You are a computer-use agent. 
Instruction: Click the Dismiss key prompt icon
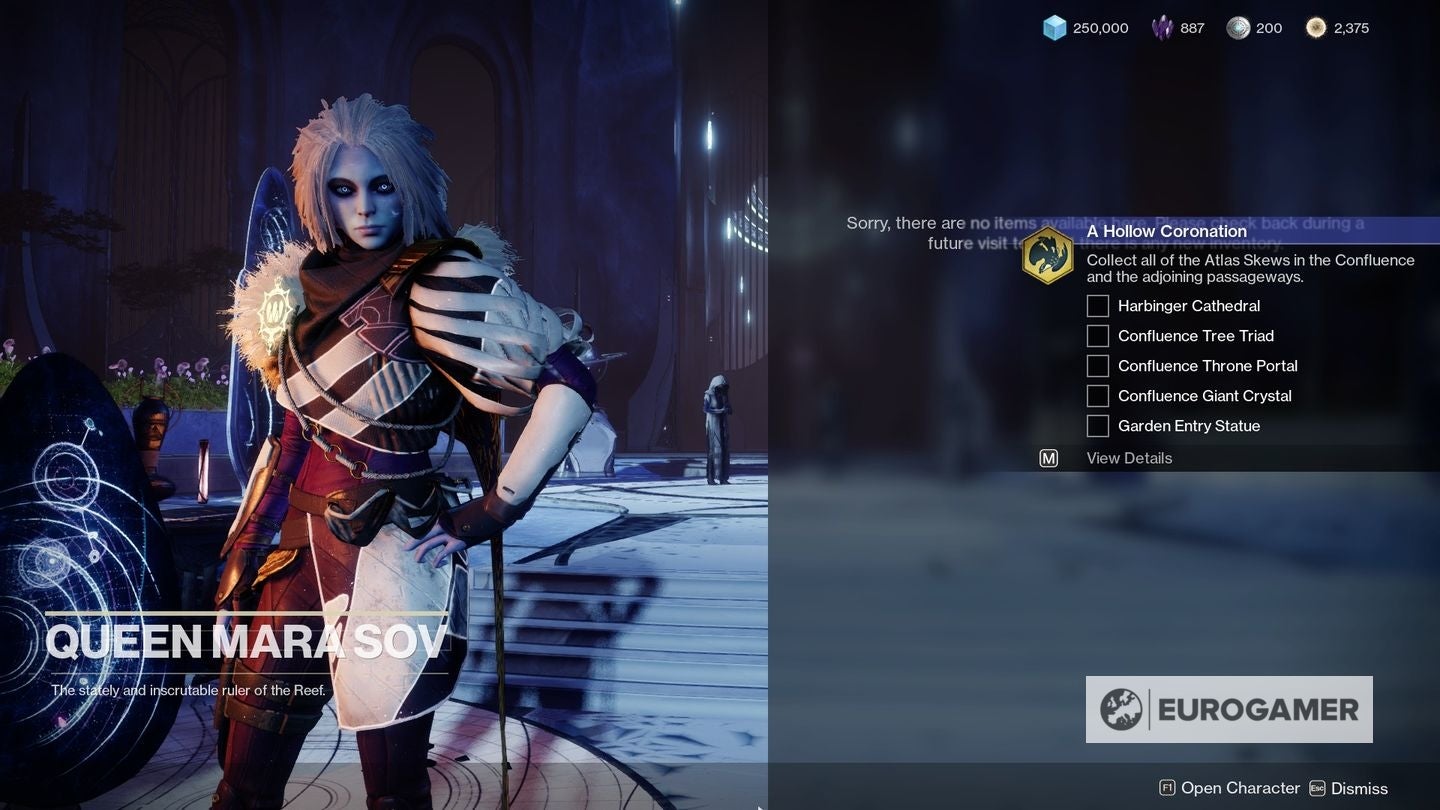click(1319, 788)
